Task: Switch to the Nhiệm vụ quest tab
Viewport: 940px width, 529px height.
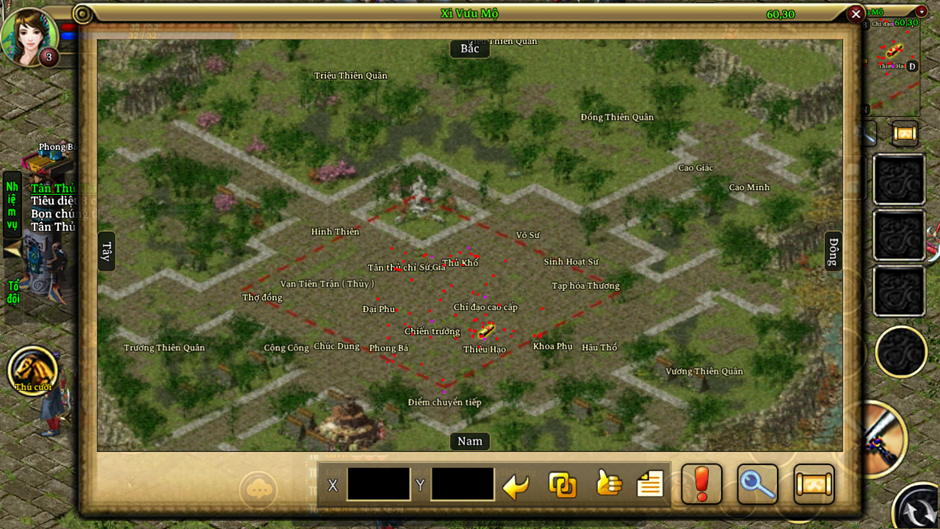Action: (x=12, y=205)
